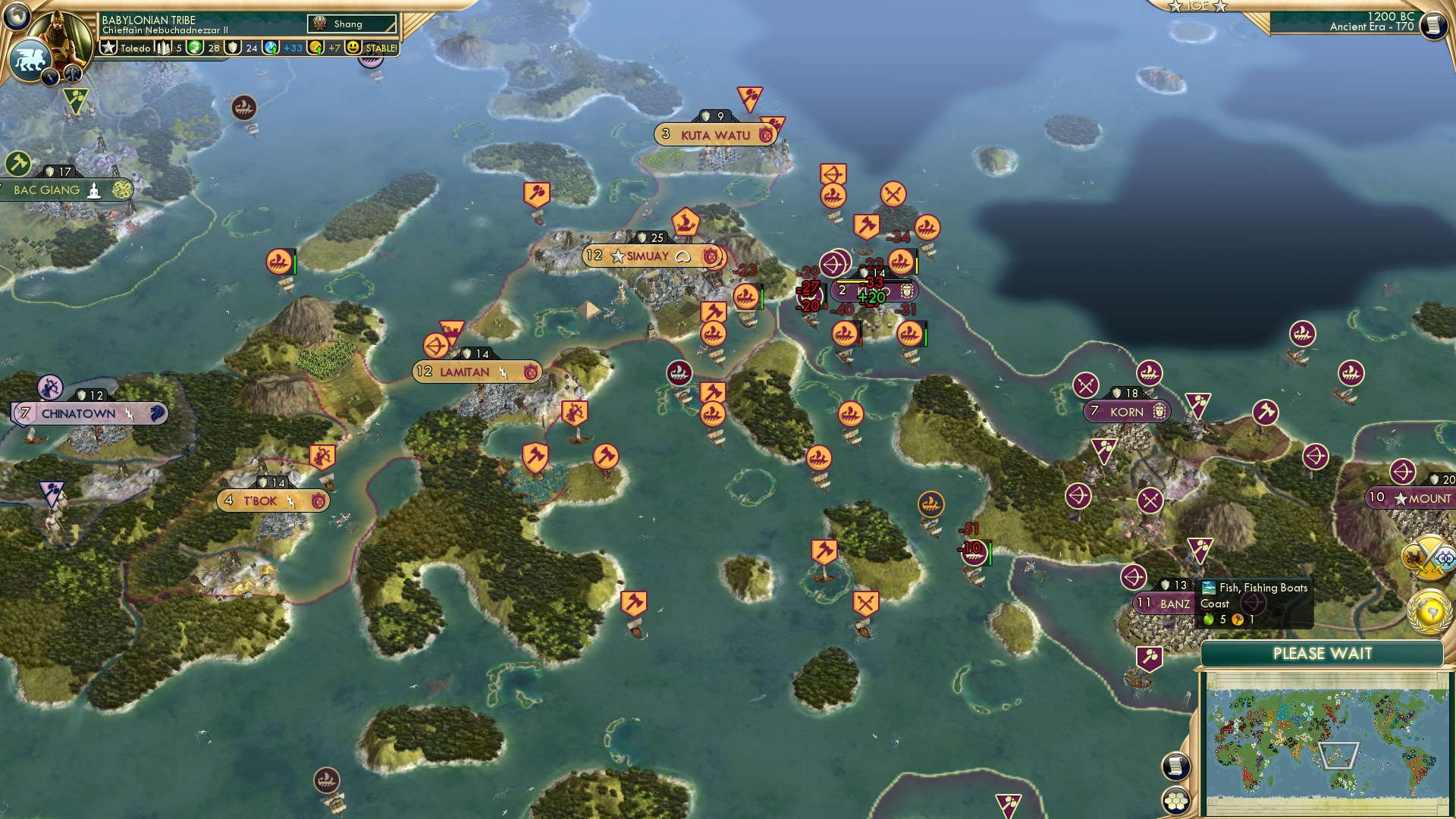
Task: Open diplomacy via the crossed swords icon
Action: coord(1428,558)
